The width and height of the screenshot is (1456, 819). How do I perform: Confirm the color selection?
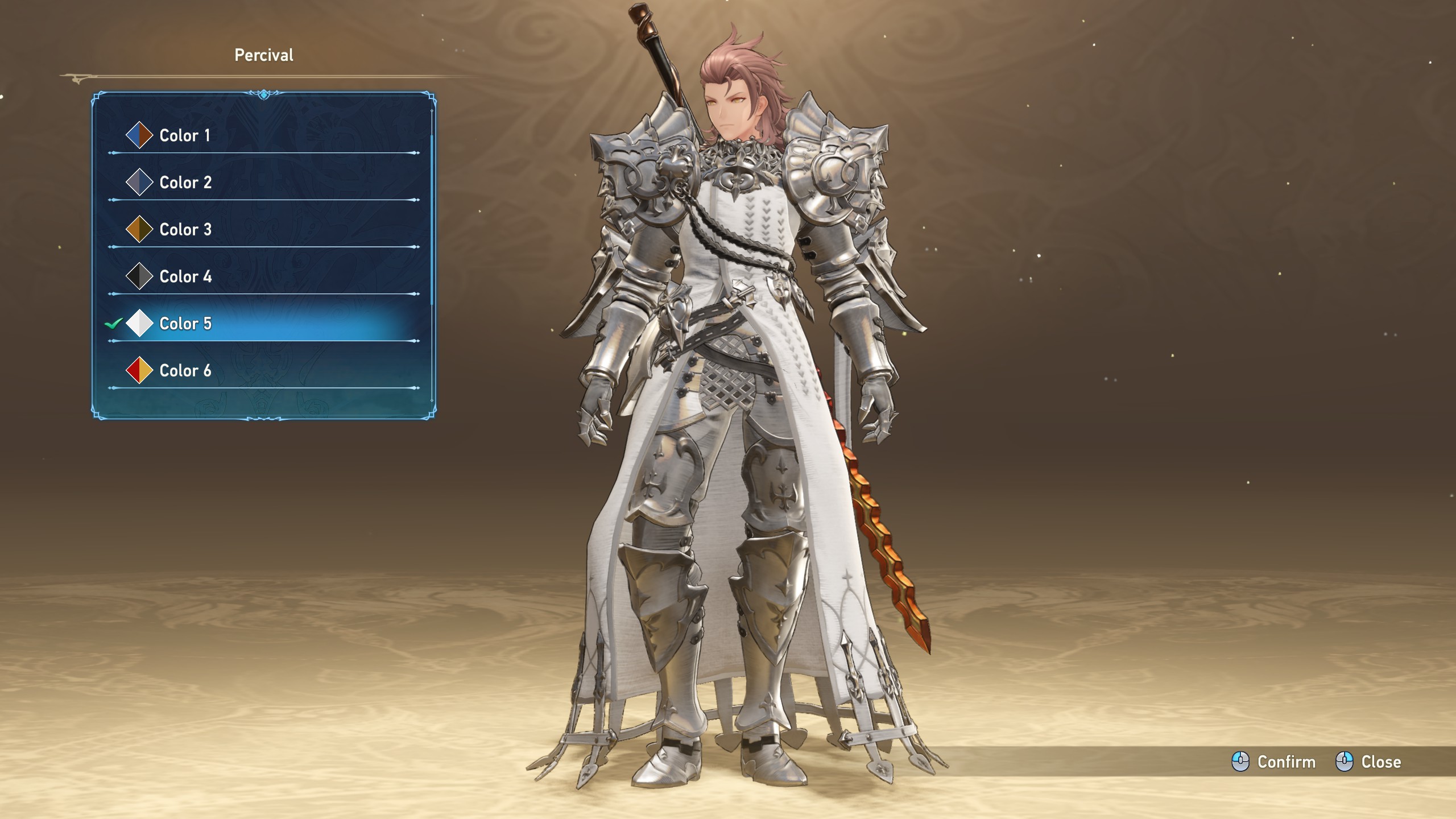point(1274,762)
